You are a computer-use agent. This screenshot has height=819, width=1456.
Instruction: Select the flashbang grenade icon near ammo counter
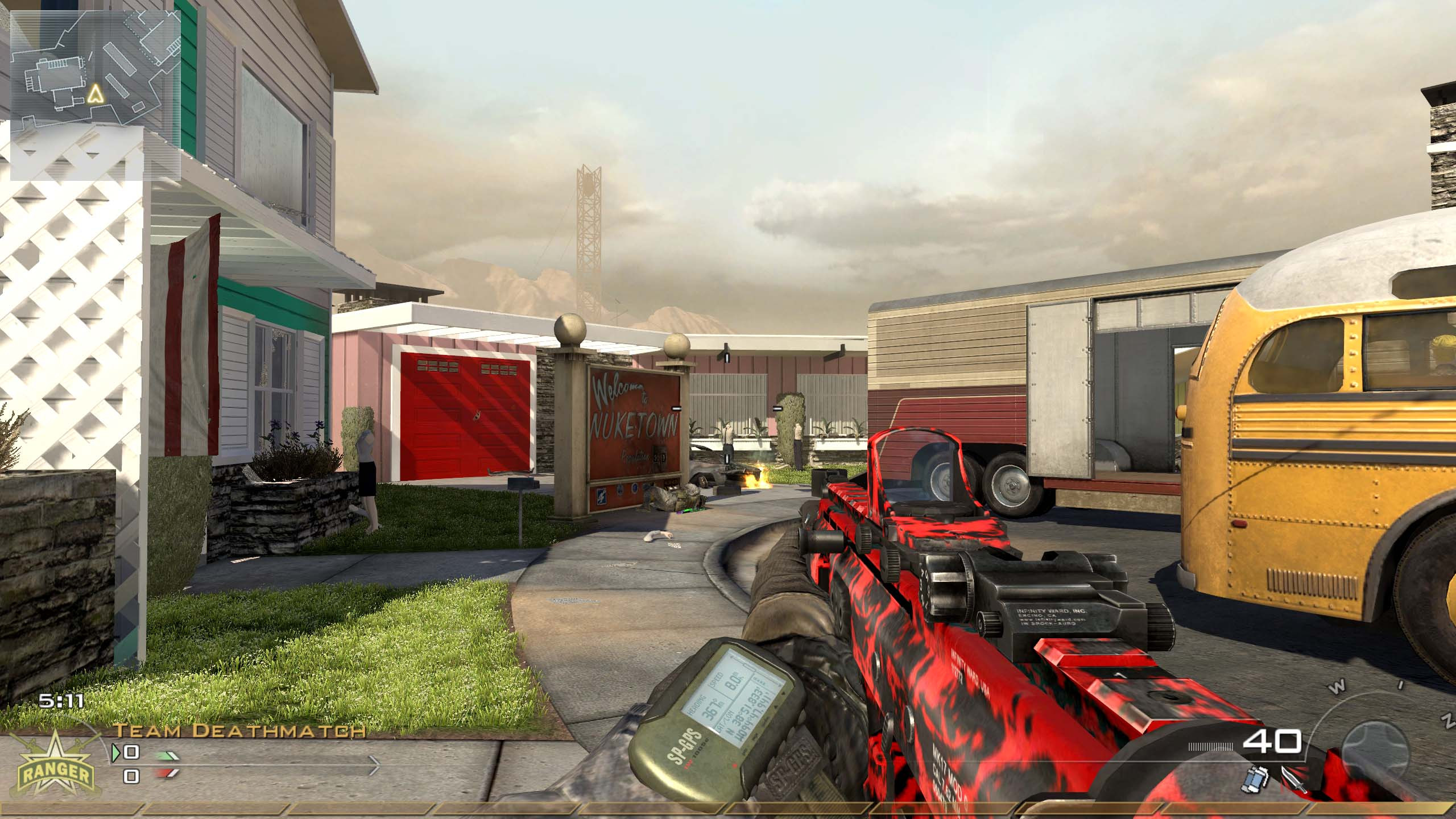click(1254, 780)
